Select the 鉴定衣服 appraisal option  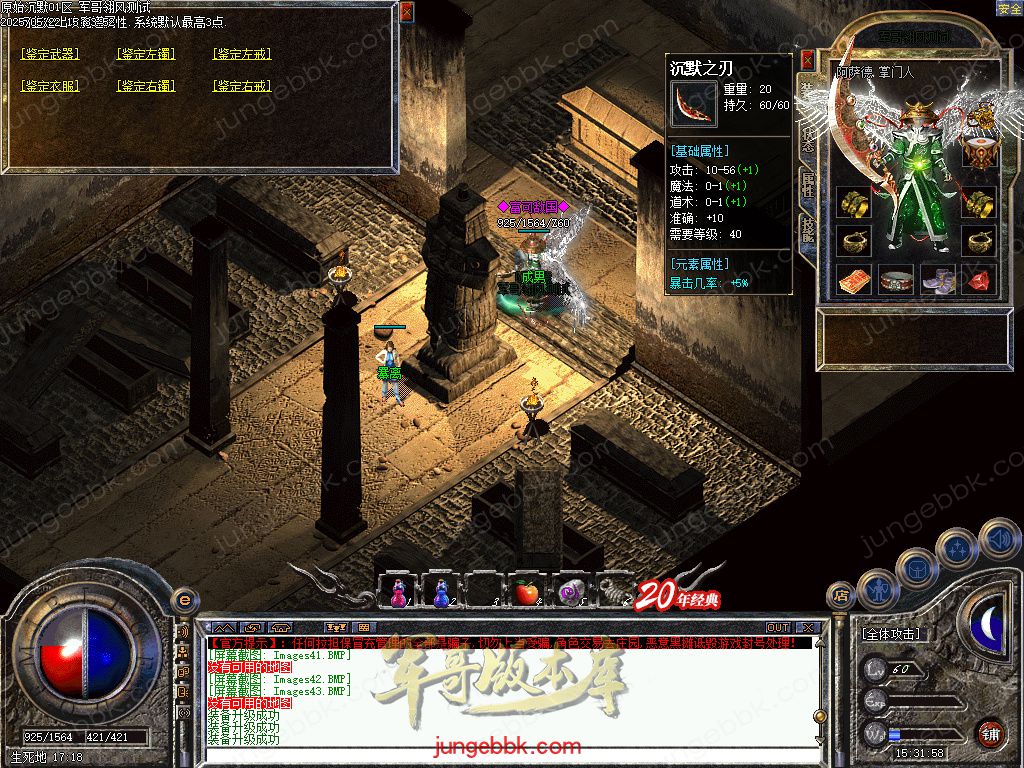point(50,87)
